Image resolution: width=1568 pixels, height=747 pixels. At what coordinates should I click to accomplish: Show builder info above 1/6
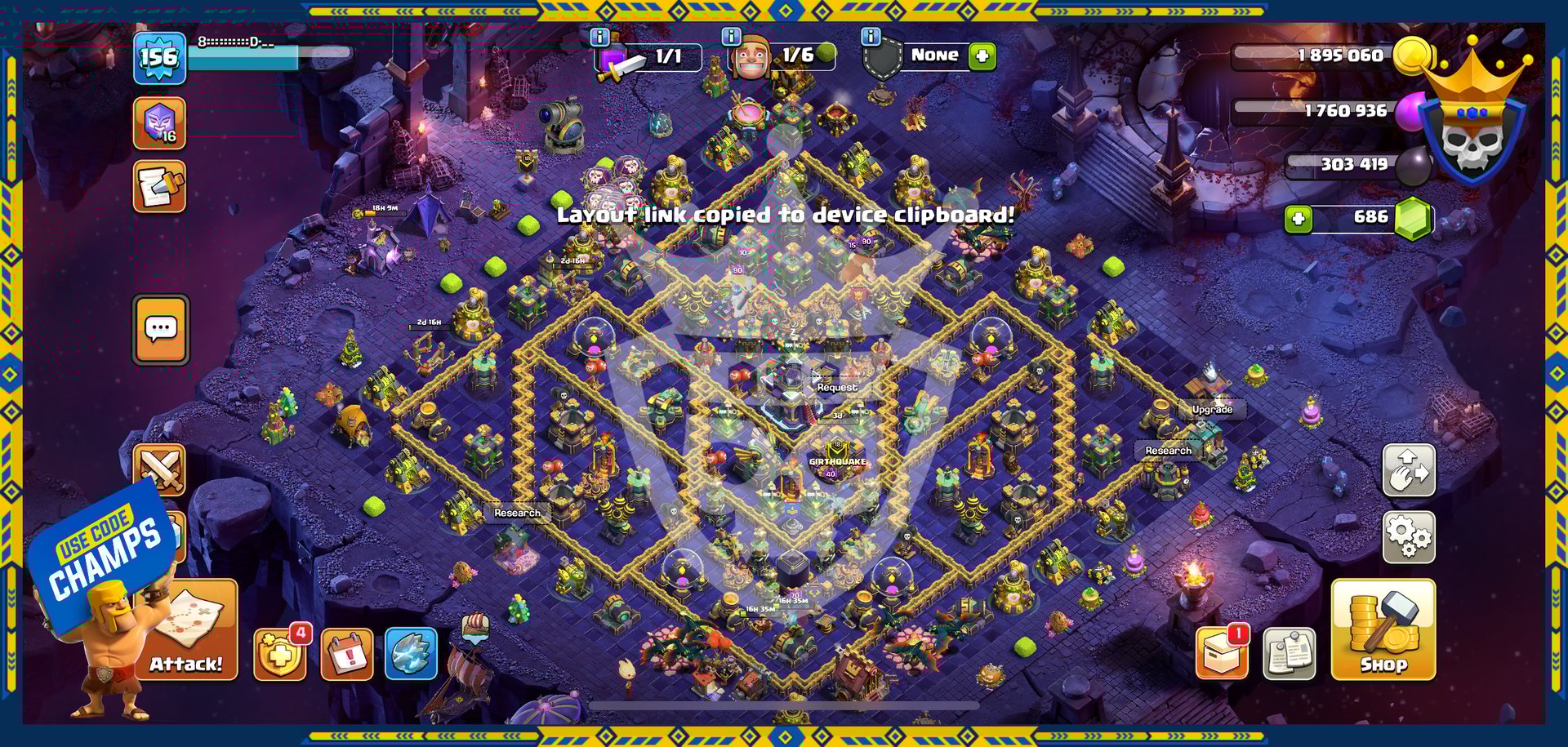(x=731, y=37)
